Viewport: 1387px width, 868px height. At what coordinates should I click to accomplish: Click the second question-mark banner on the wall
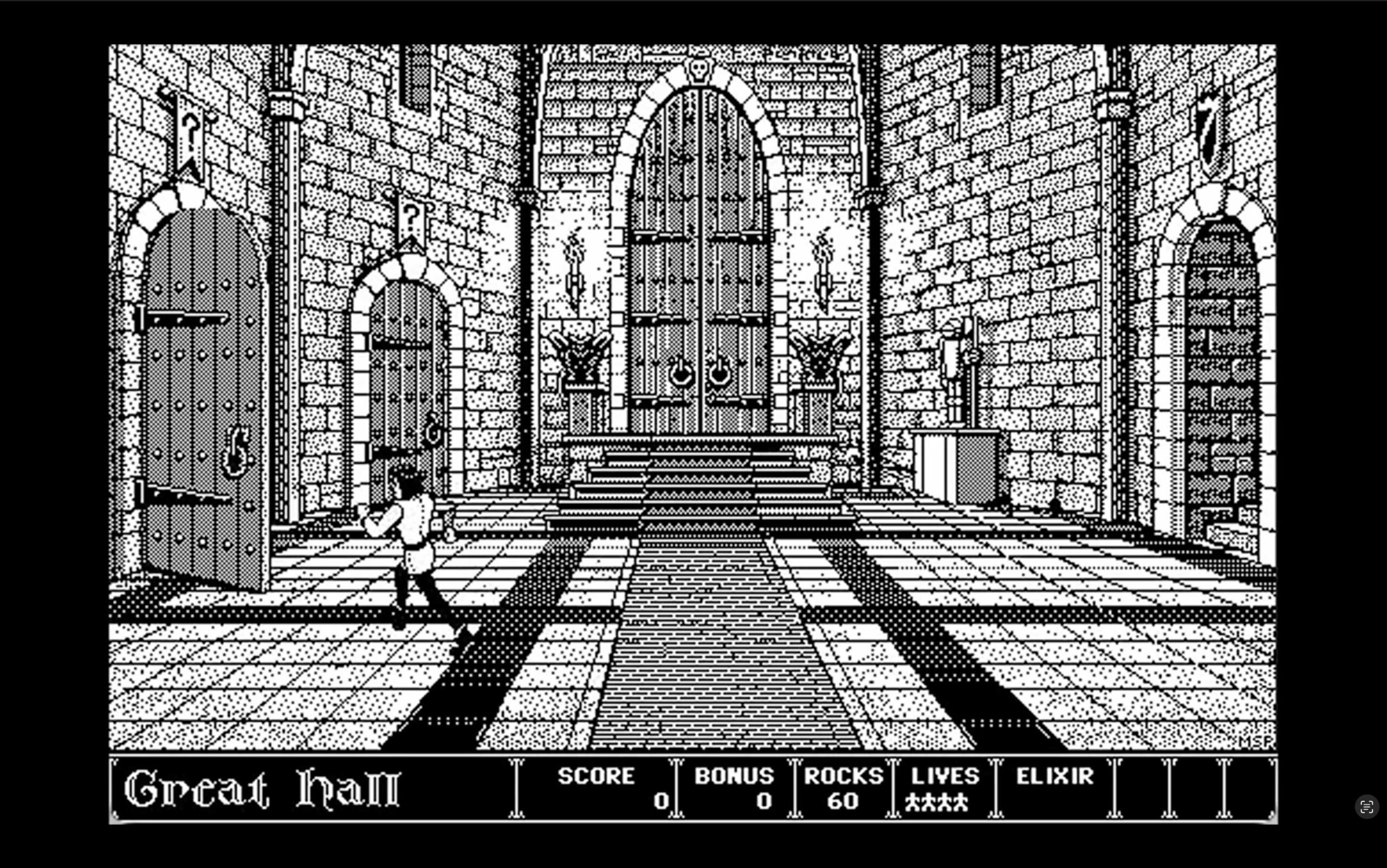coord(412,218)
